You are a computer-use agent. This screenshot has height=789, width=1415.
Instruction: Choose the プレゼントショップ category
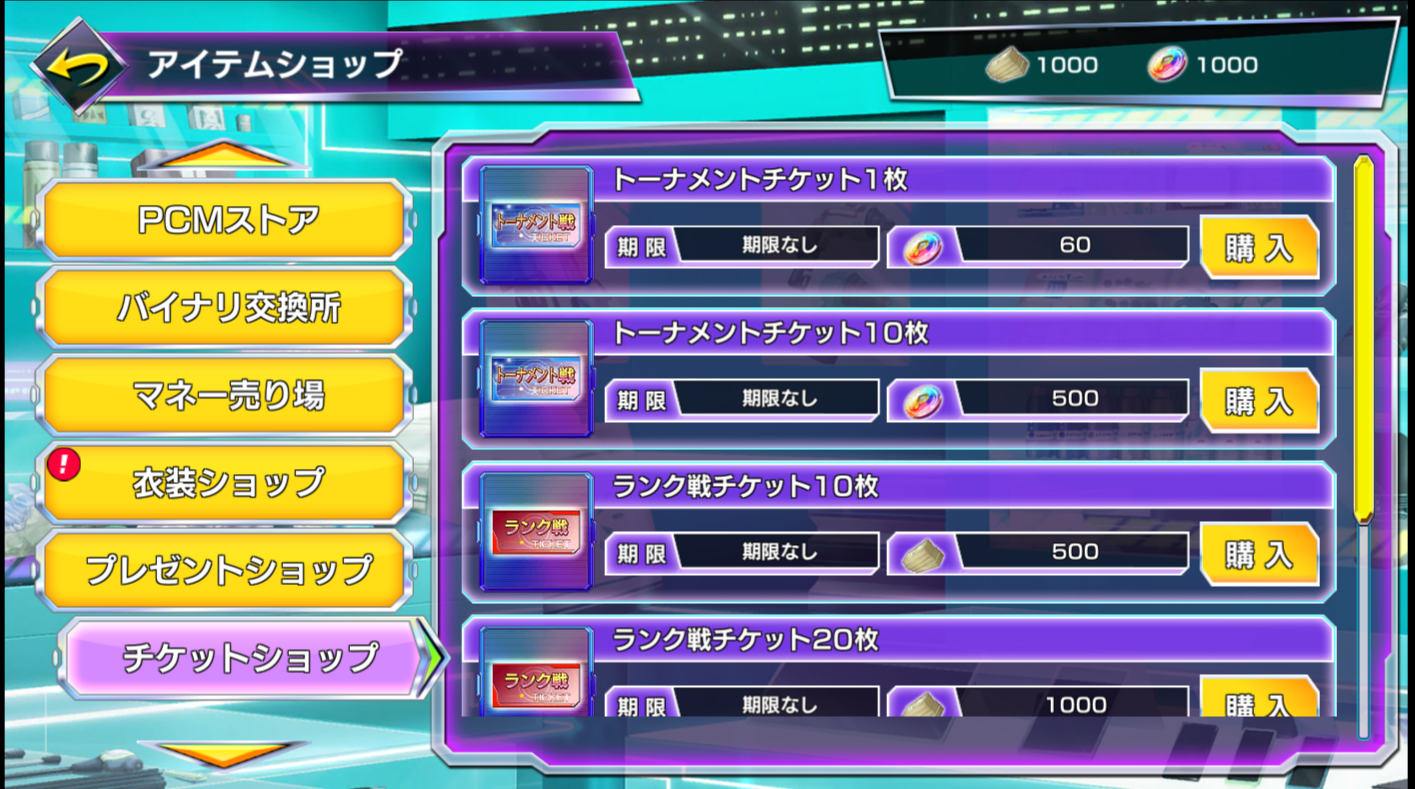tap(227, 571)
